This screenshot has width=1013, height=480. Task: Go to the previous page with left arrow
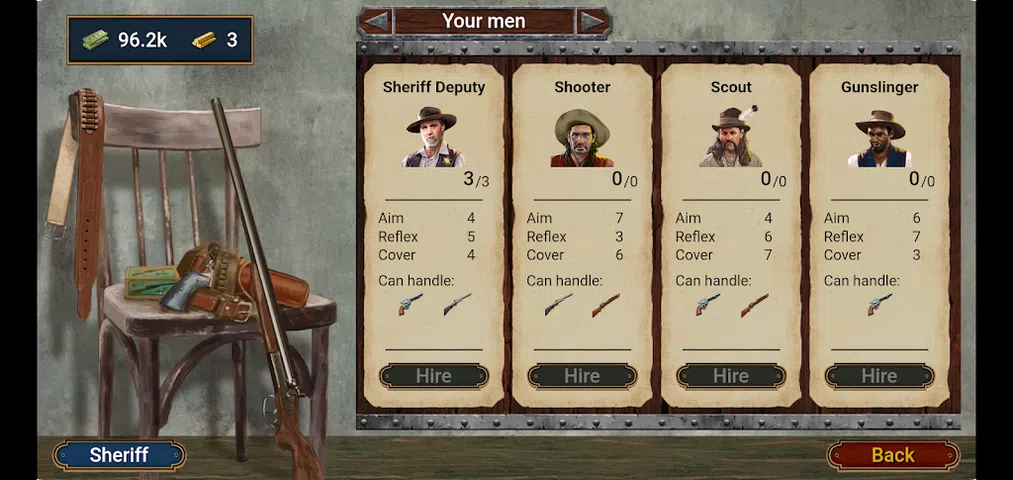click(x=375, y=21)
